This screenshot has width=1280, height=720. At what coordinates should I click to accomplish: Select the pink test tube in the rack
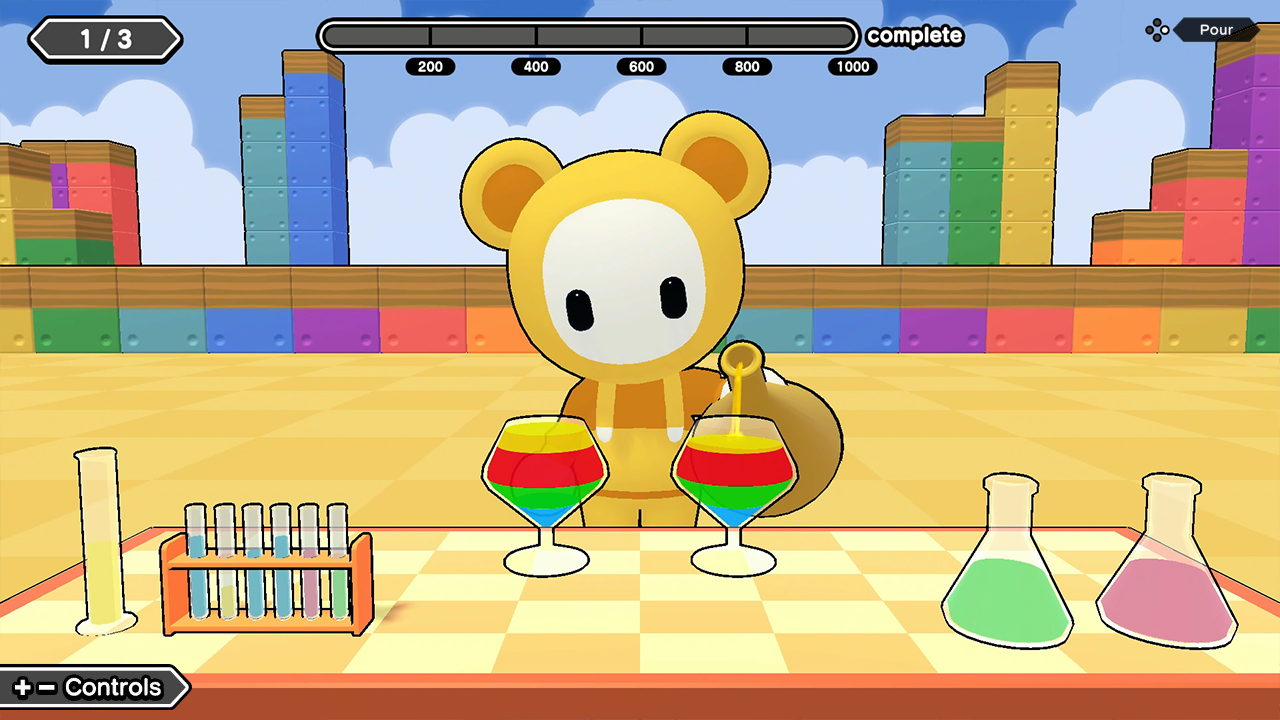tap(311, 590)
